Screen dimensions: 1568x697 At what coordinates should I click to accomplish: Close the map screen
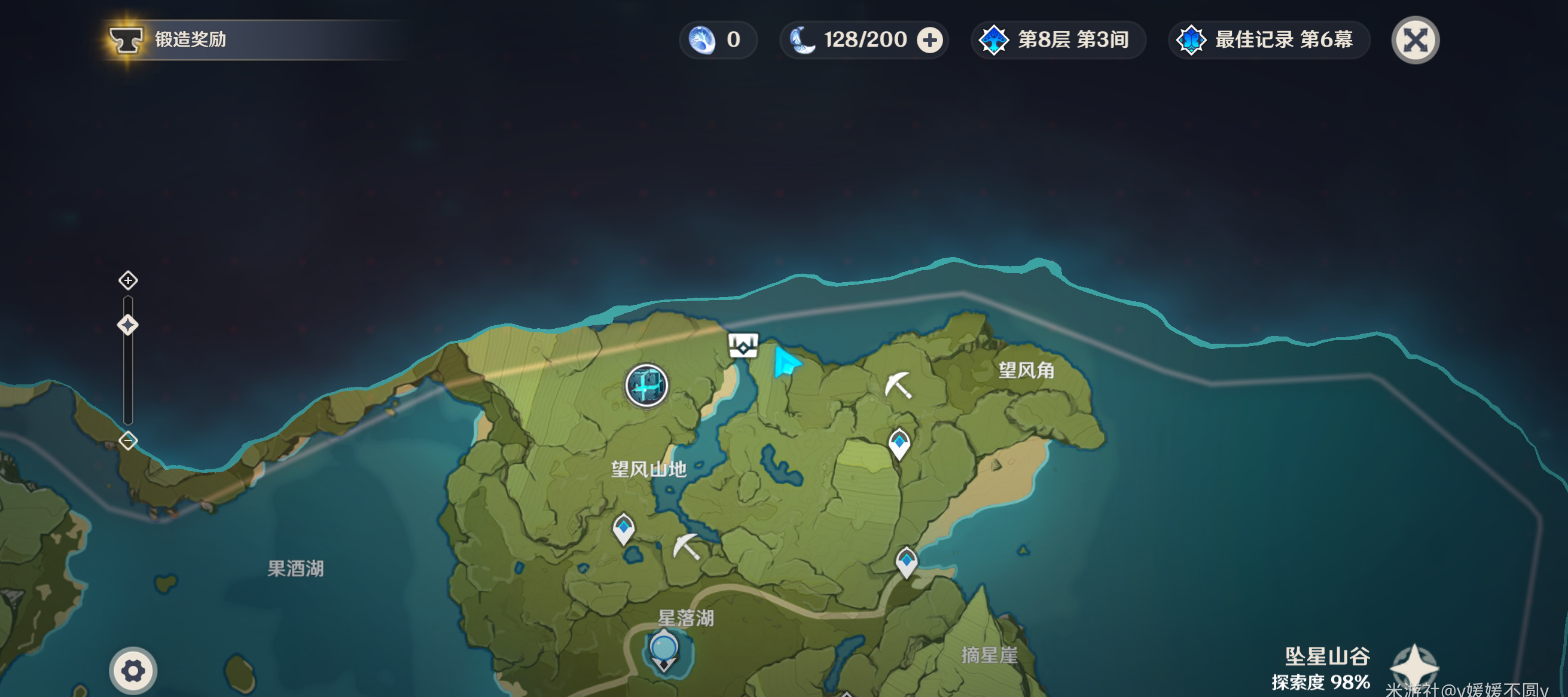(1415, 40)
